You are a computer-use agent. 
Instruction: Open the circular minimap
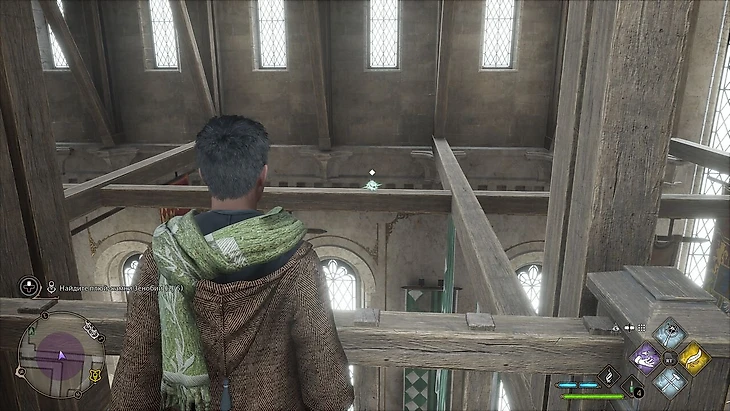point(60,354)
